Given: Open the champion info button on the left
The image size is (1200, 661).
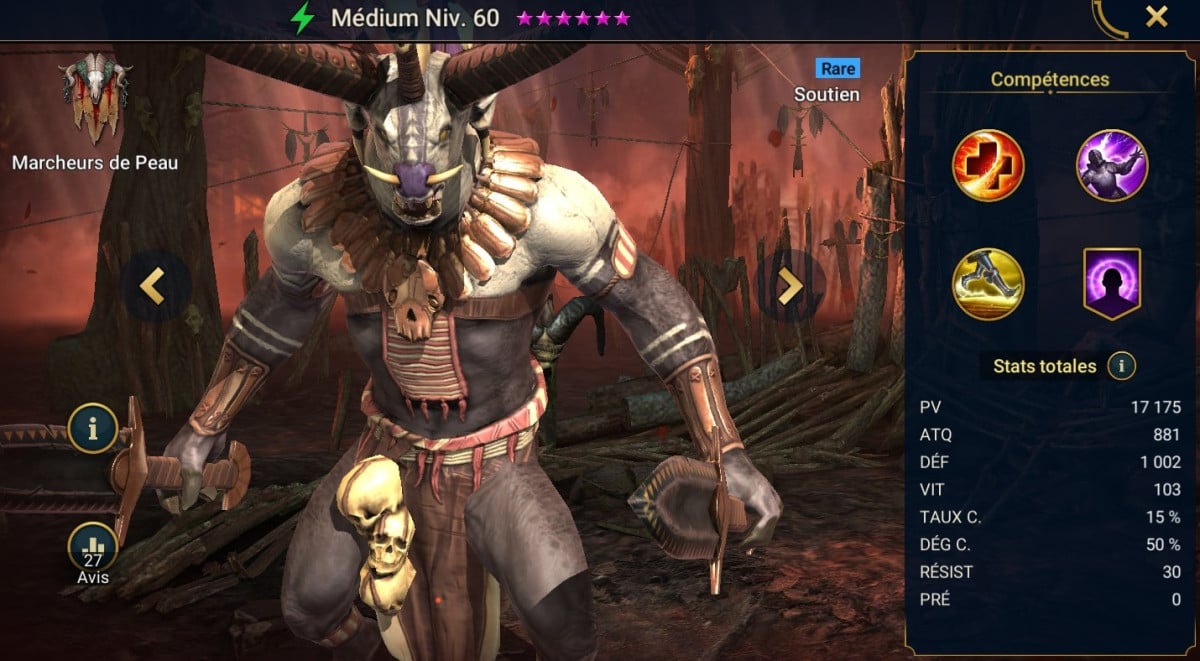Looking at the screenshot, I should pyautogui.click(x=93, y=430).
